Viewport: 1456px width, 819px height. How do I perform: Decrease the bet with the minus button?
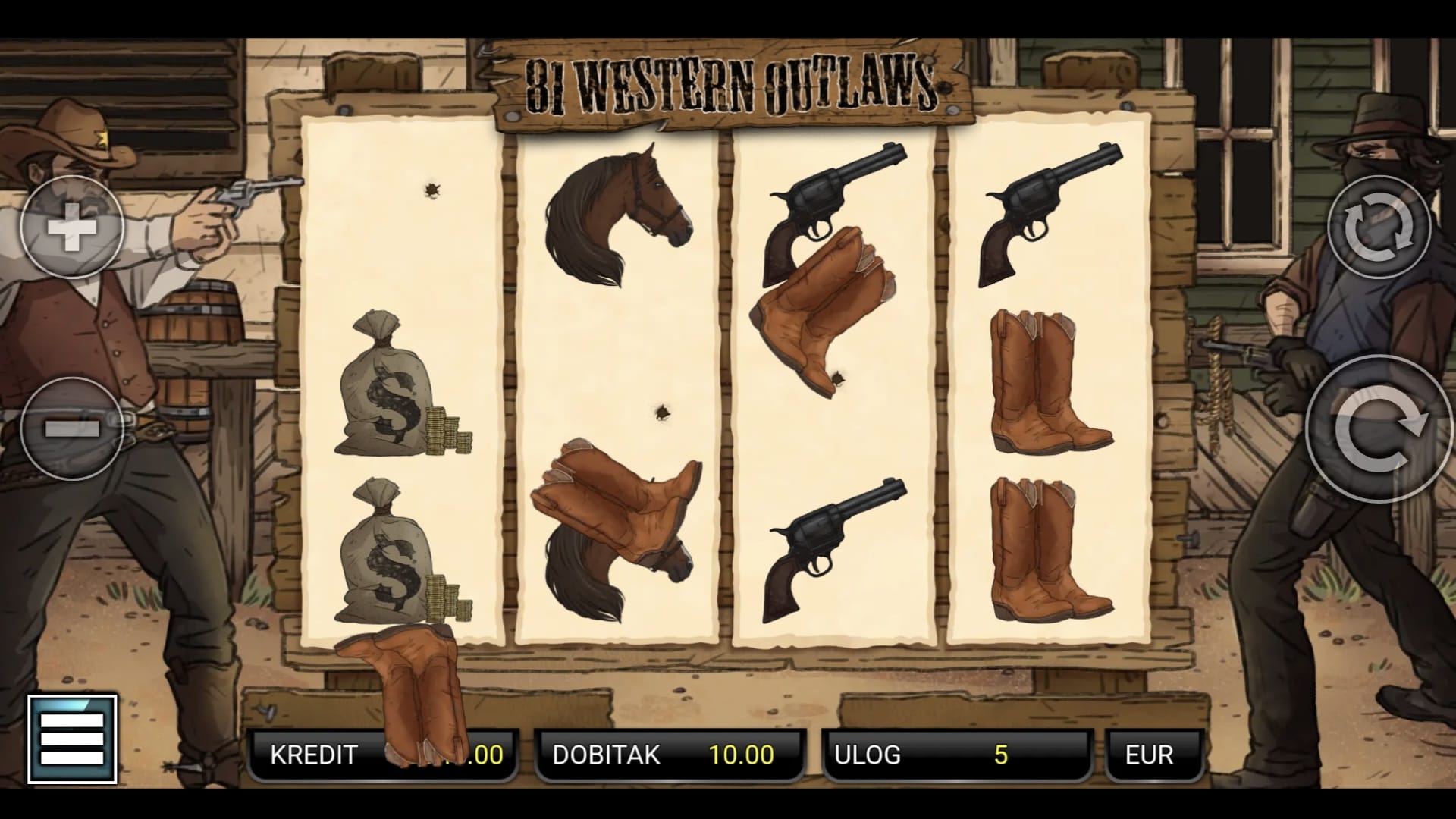point(72,428)
